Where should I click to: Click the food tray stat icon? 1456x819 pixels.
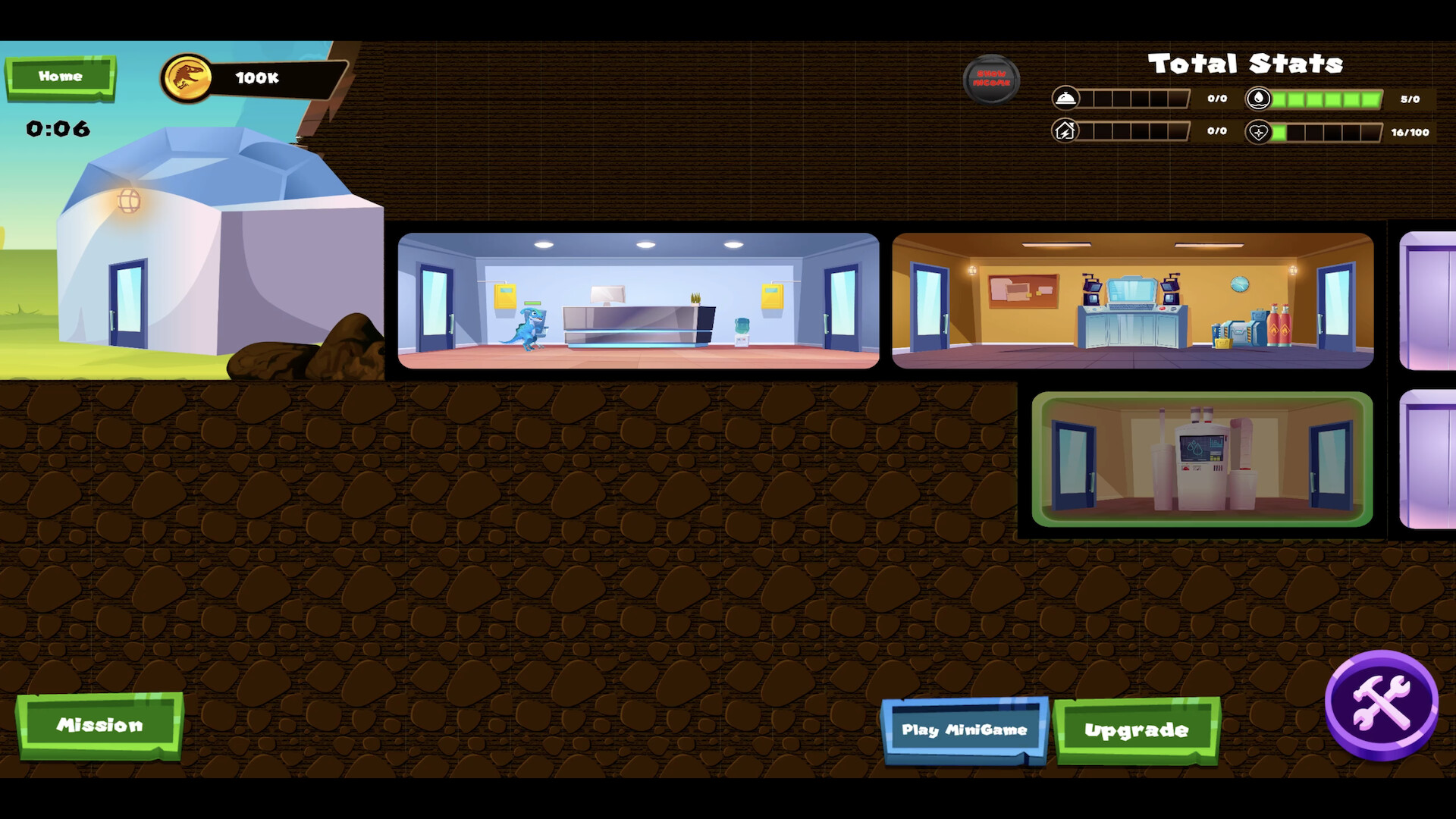[1067, 99]
